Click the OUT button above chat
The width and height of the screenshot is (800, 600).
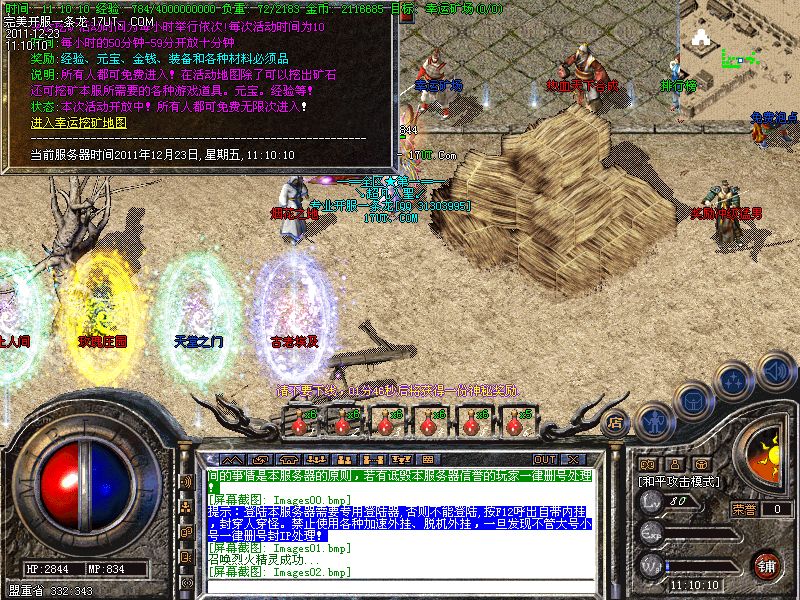pyautogui.click(x=544, y=460)
